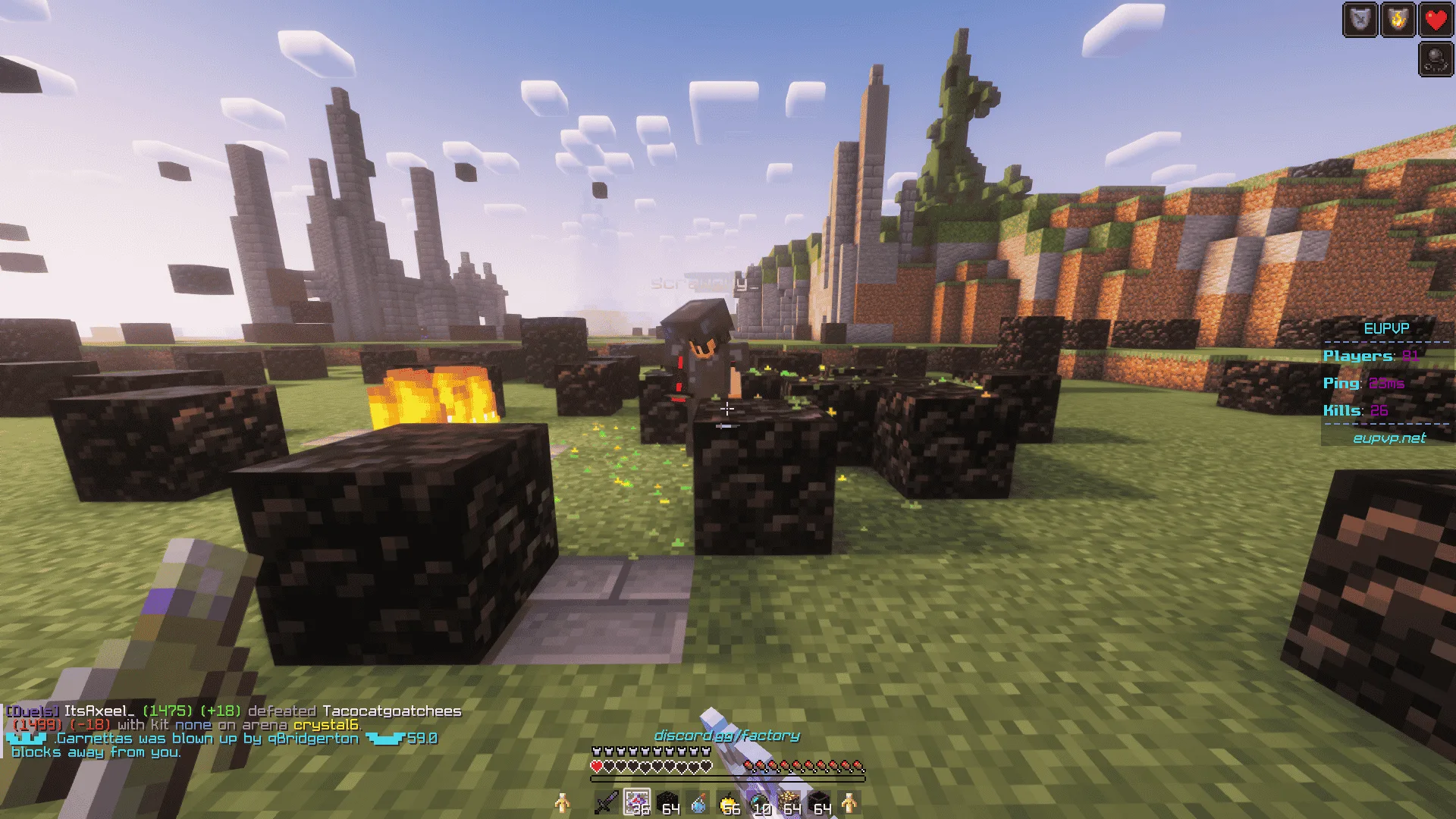The height and width of the screenshot is (819, 1456).
Task: Choose the glowstone stack in the hotbar
Action: (789, 802)
